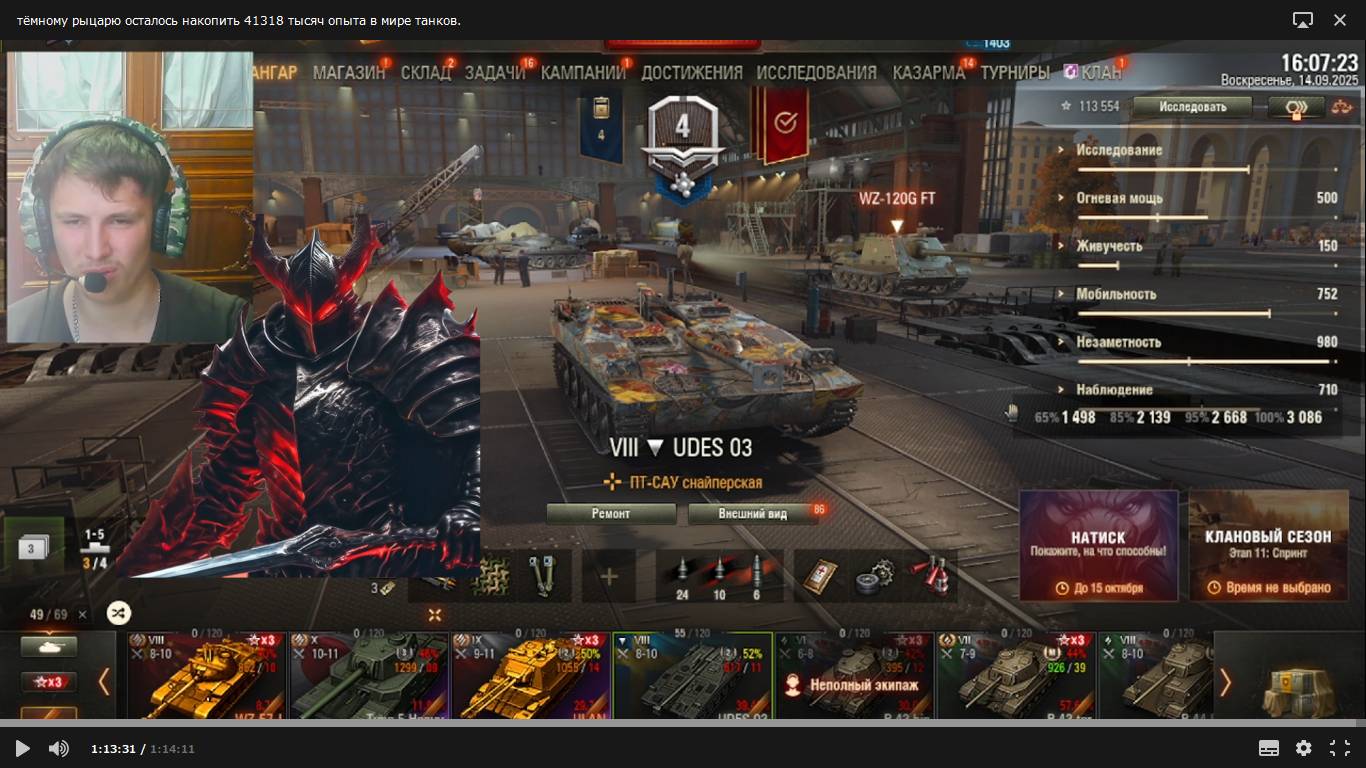
Task: Open the Исследования tab
Action: (x=816, y=72)
